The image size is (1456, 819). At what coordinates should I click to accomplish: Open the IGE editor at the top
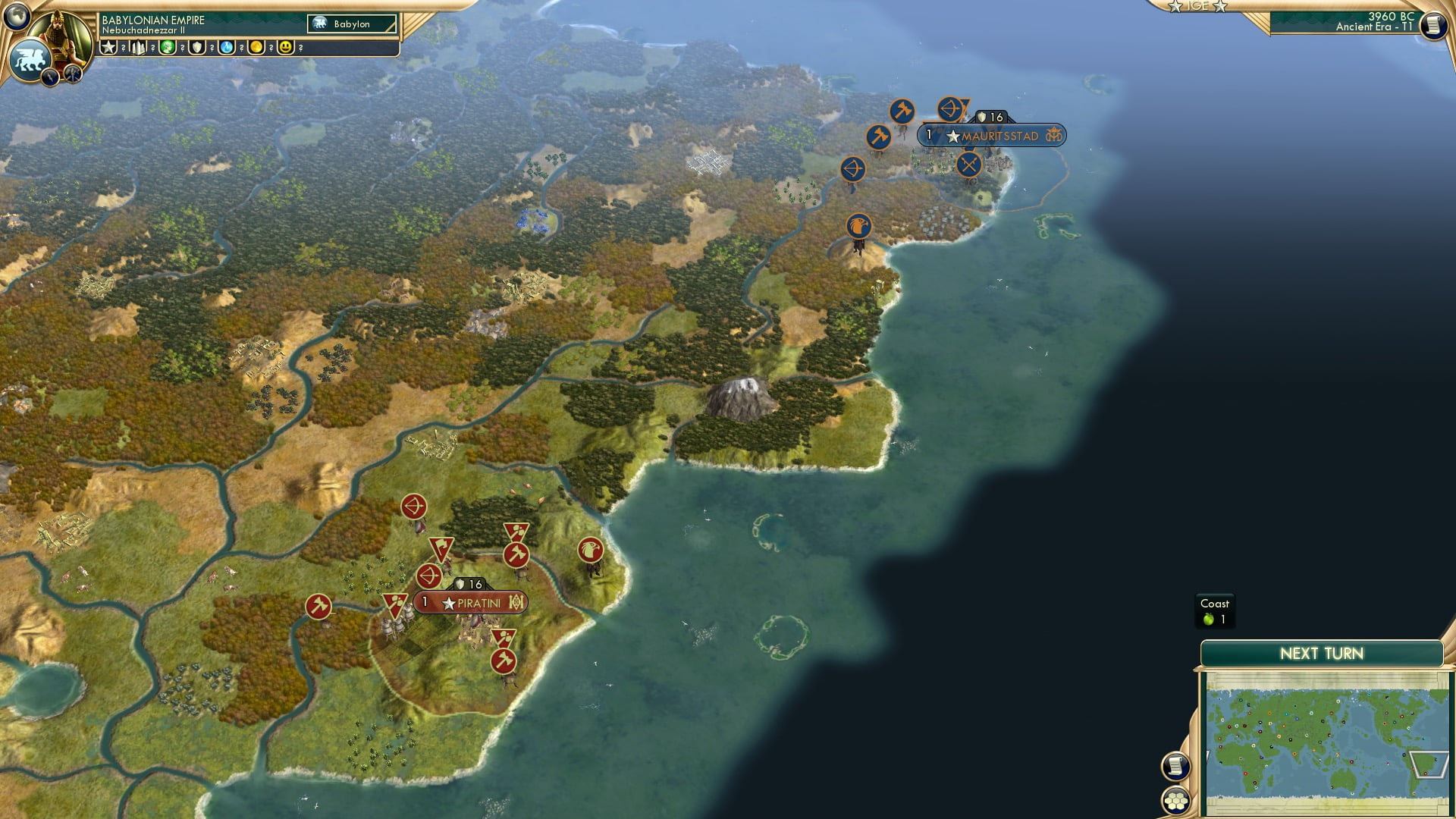[x=1198, y=6]
